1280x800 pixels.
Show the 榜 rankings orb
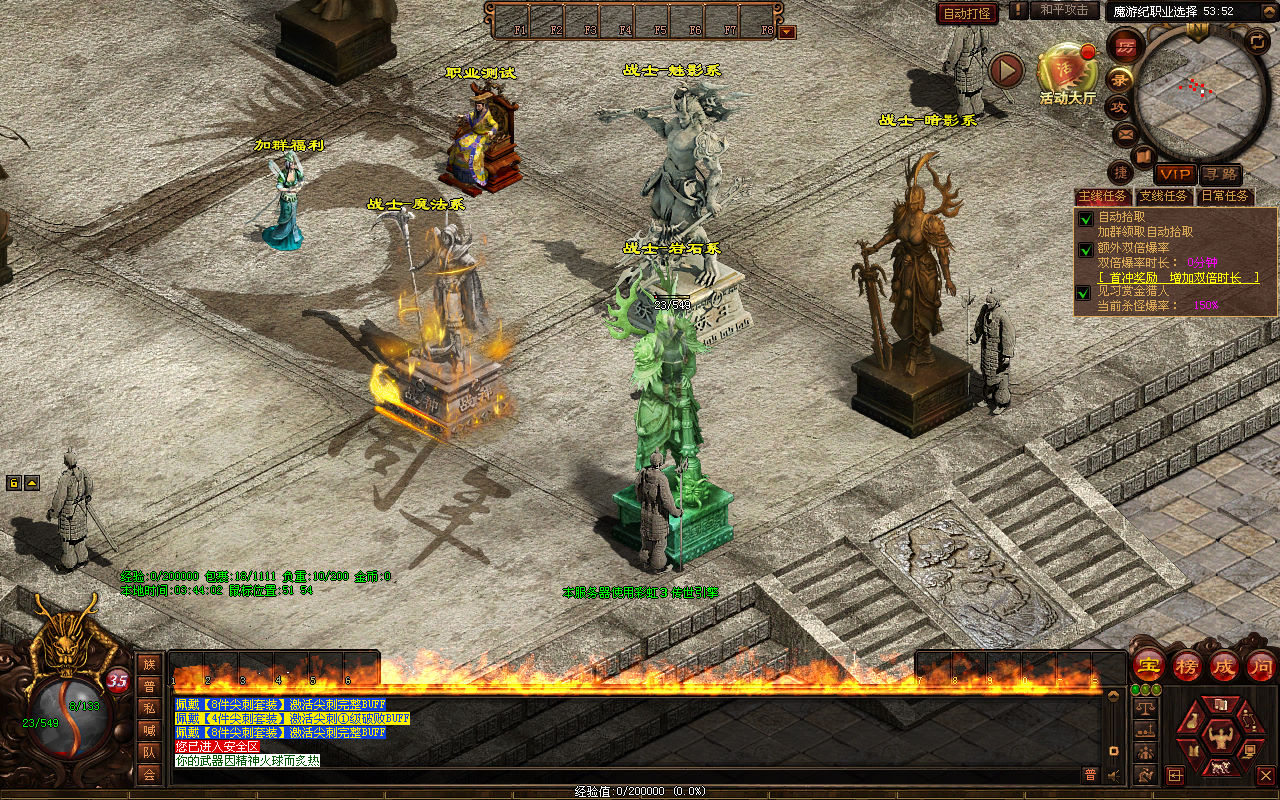click(1187, 665)
